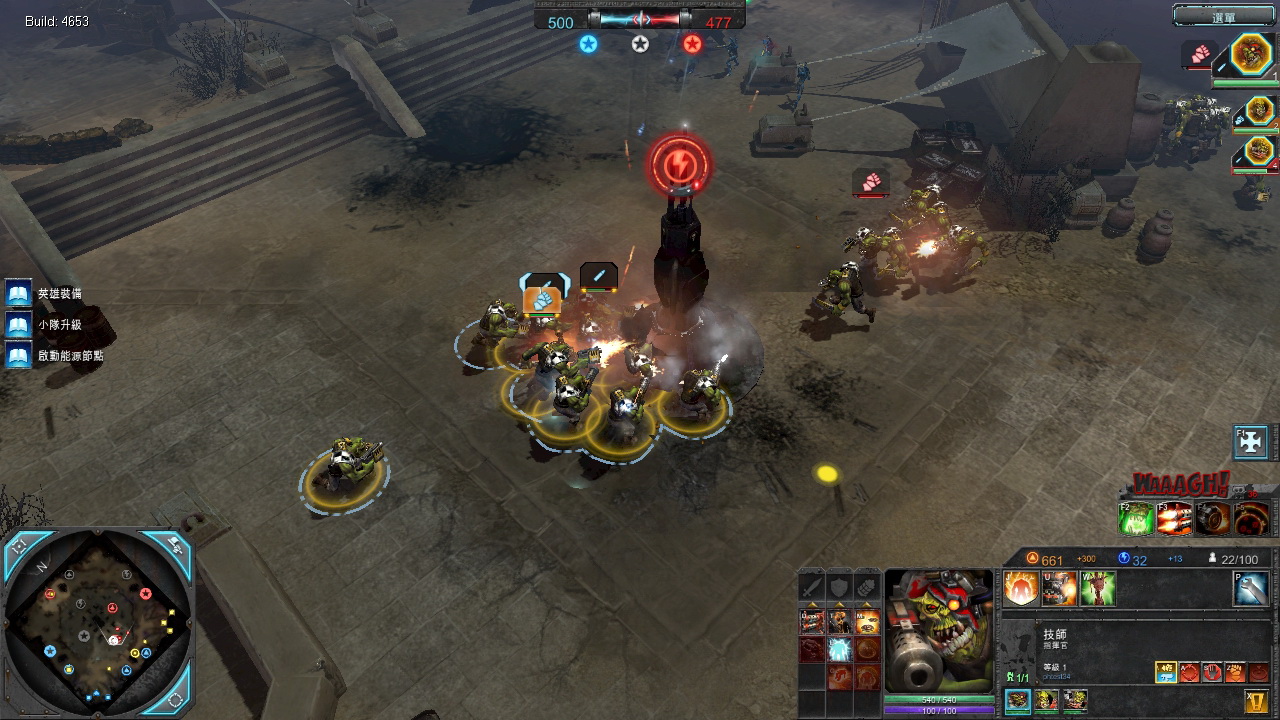Activate the rocket barrage F3 global ability
The width and height of the screenshot is (1280, 720).
click(x=1173, y=518)
